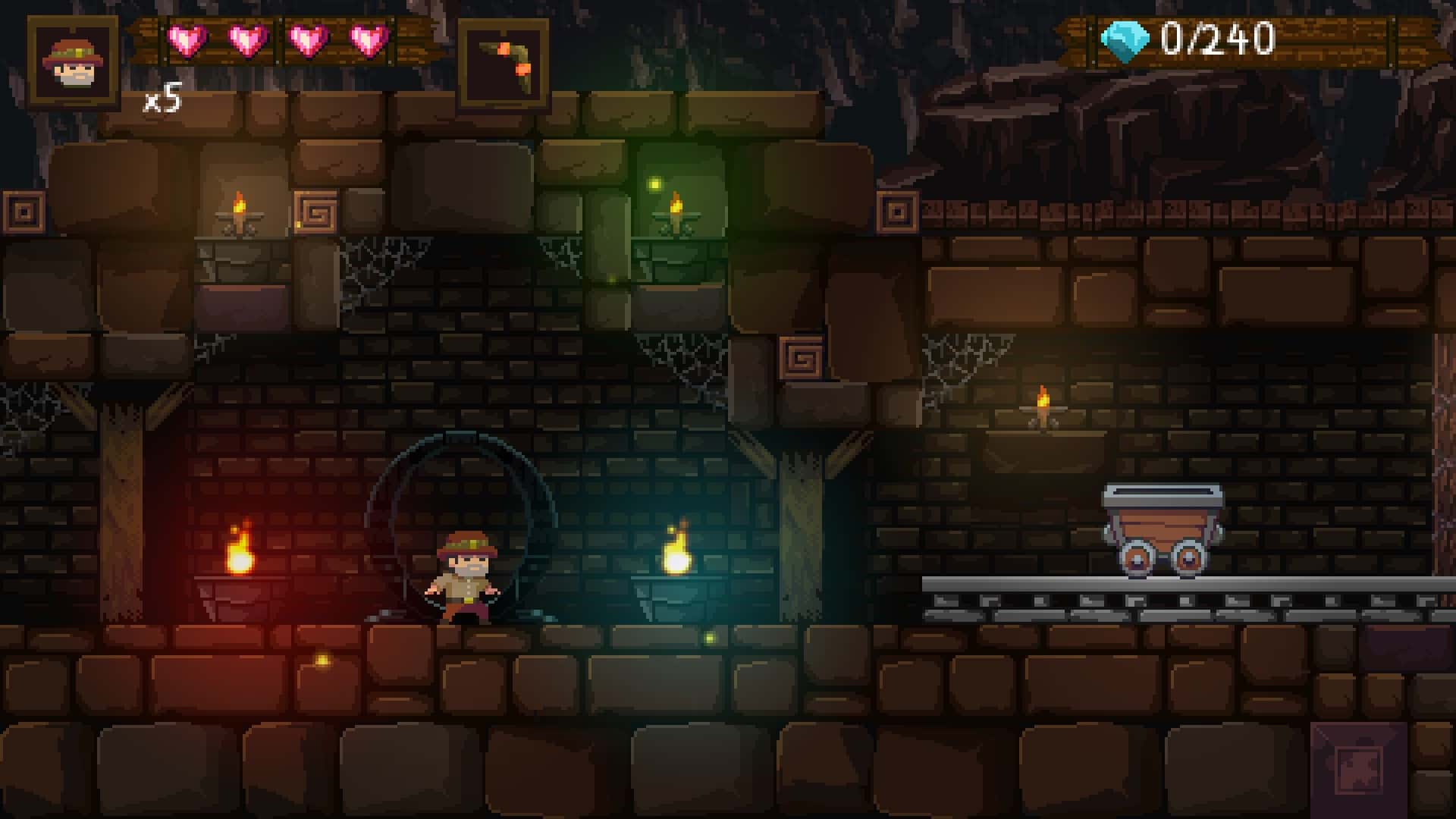Click the x5 lives counter text
Screen dimensions: 1456x819
[161, 99]
